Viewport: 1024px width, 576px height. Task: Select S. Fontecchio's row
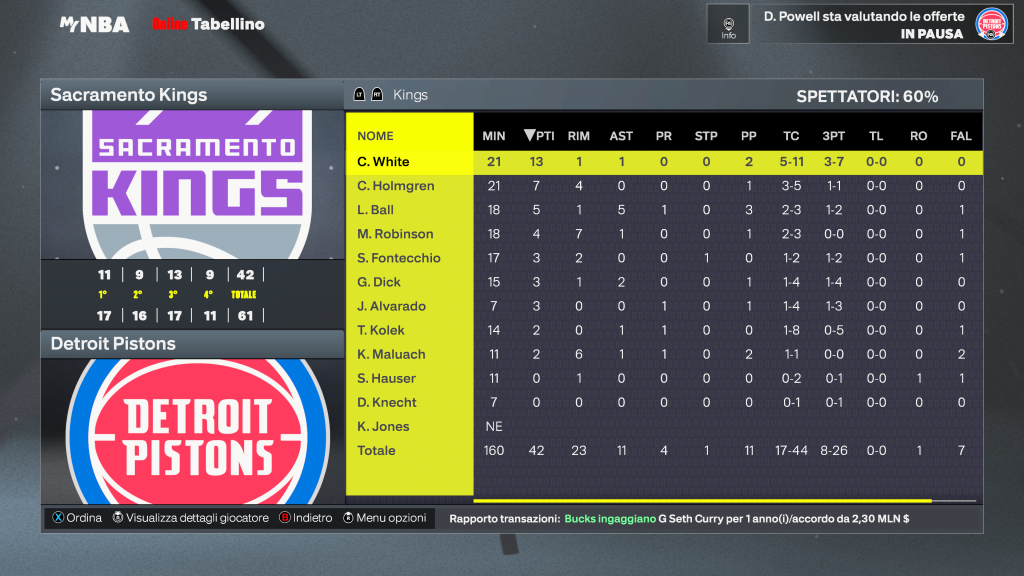pos(399,258)
